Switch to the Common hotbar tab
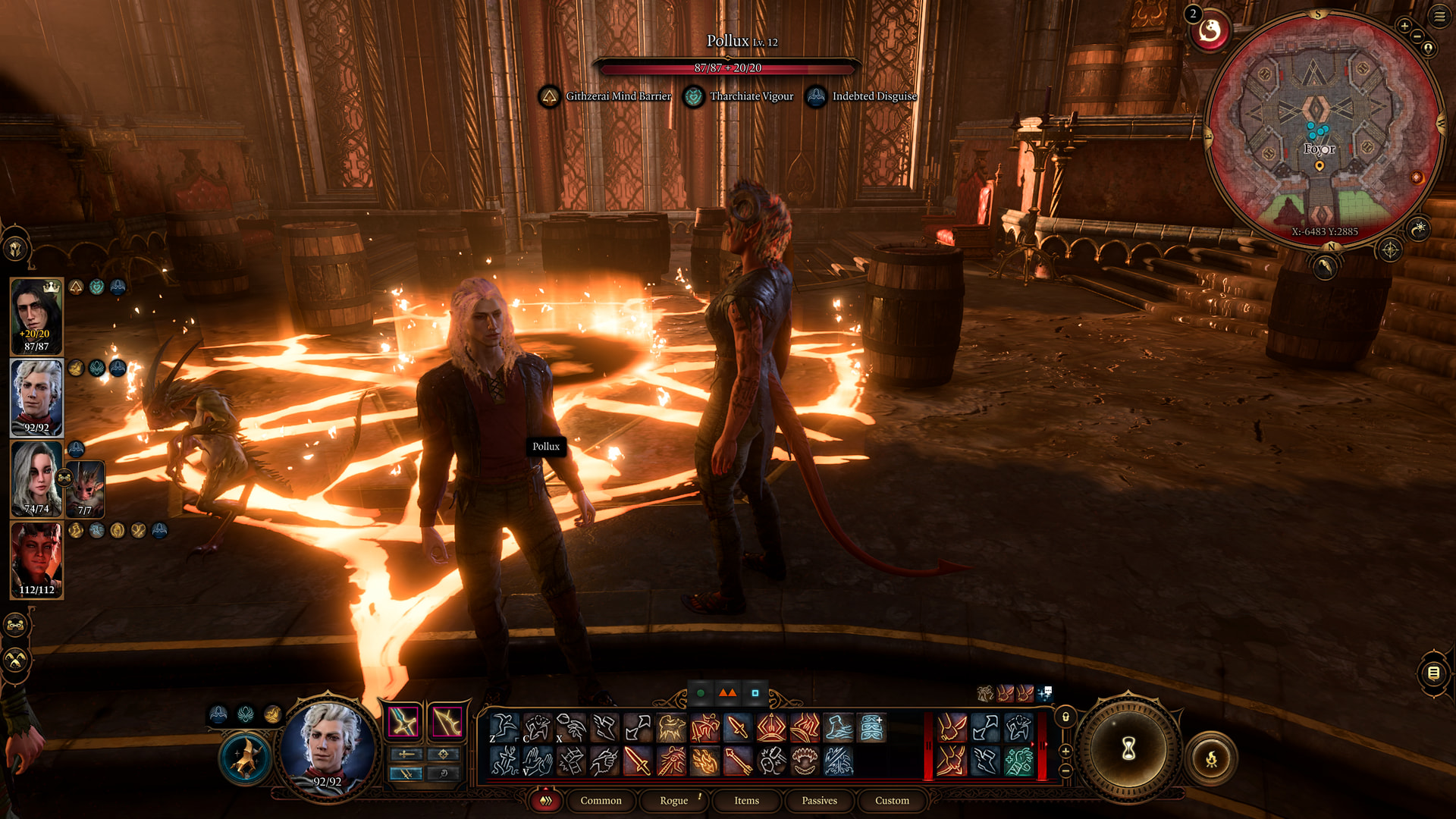This screenshot has height=819, width=1456. [601, 801]
